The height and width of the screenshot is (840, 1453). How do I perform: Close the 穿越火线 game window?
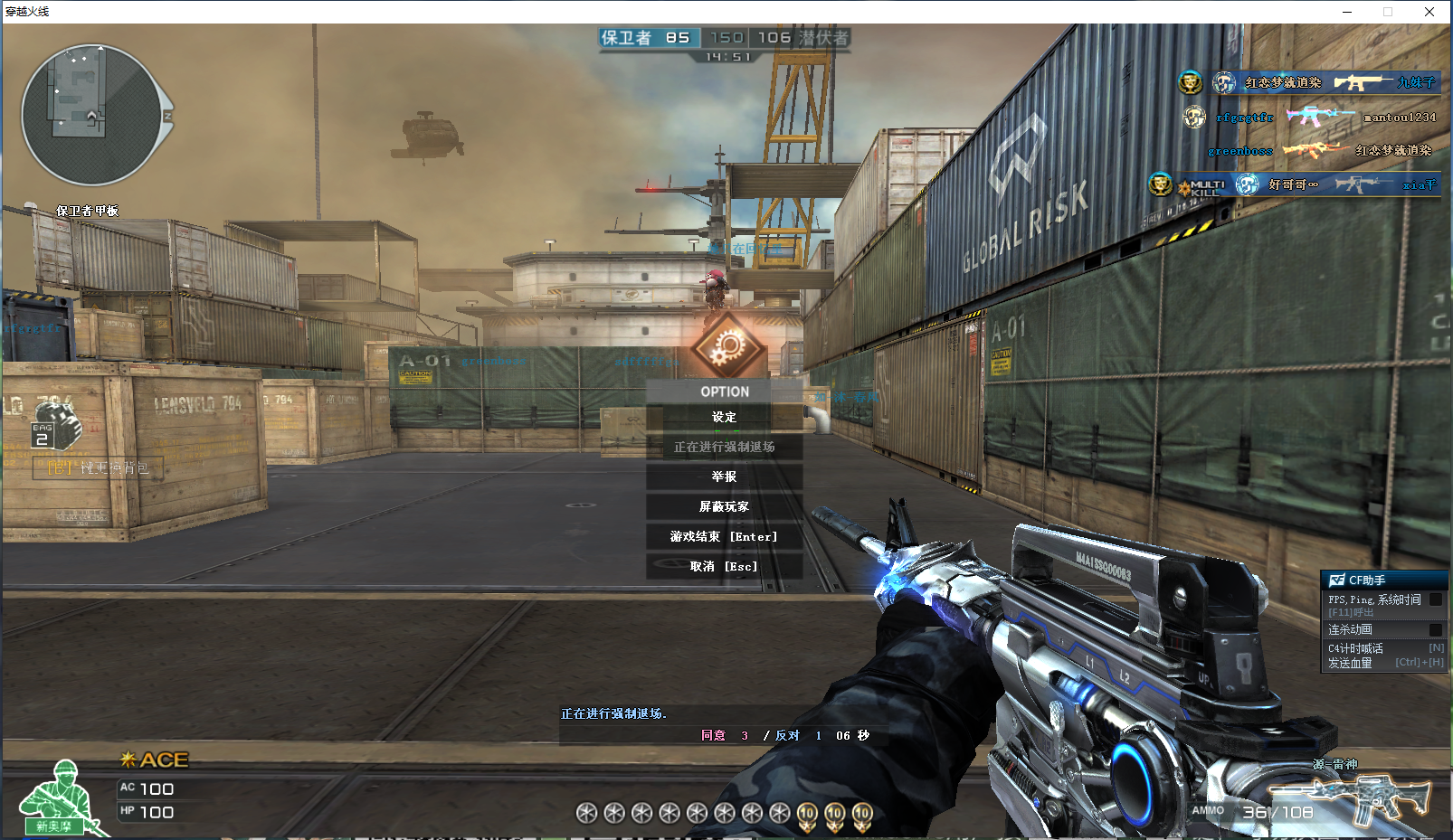click(1429, 12)
